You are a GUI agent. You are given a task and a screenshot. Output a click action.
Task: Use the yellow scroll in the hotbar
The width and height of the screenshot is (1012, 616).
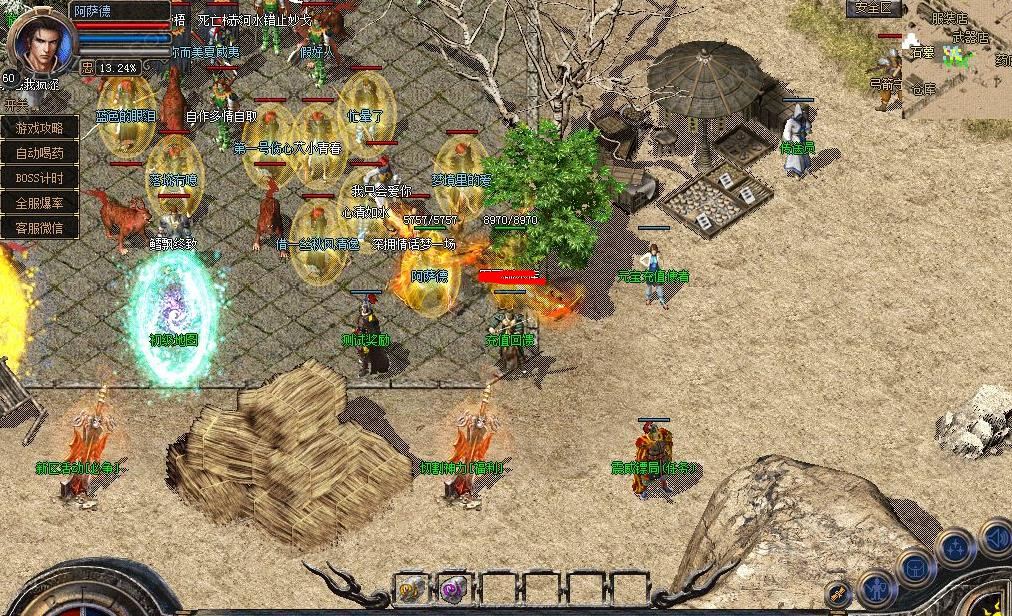[411, 589]
